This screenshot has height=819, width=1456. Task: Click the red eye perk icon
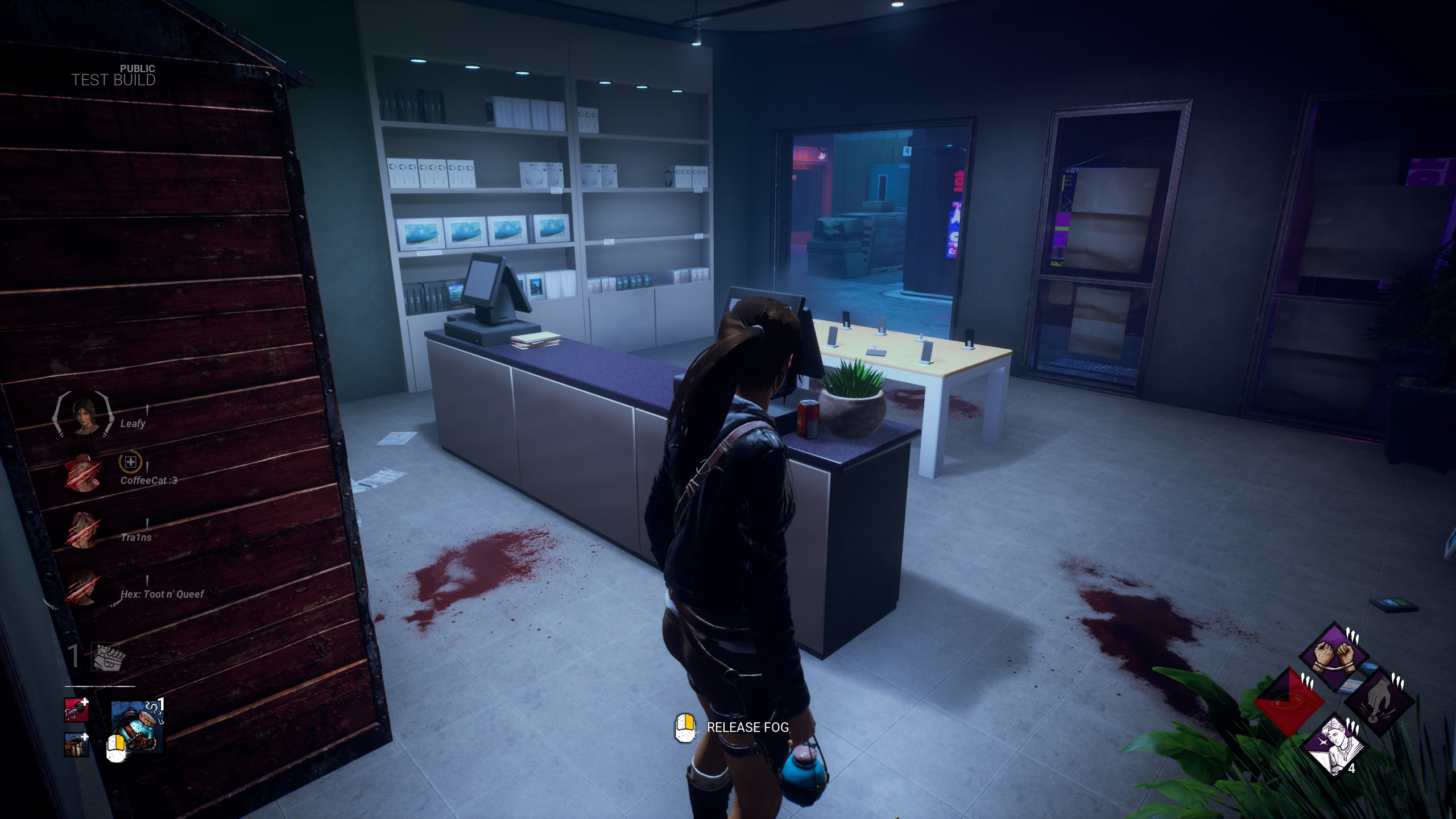click(1289, 701)
